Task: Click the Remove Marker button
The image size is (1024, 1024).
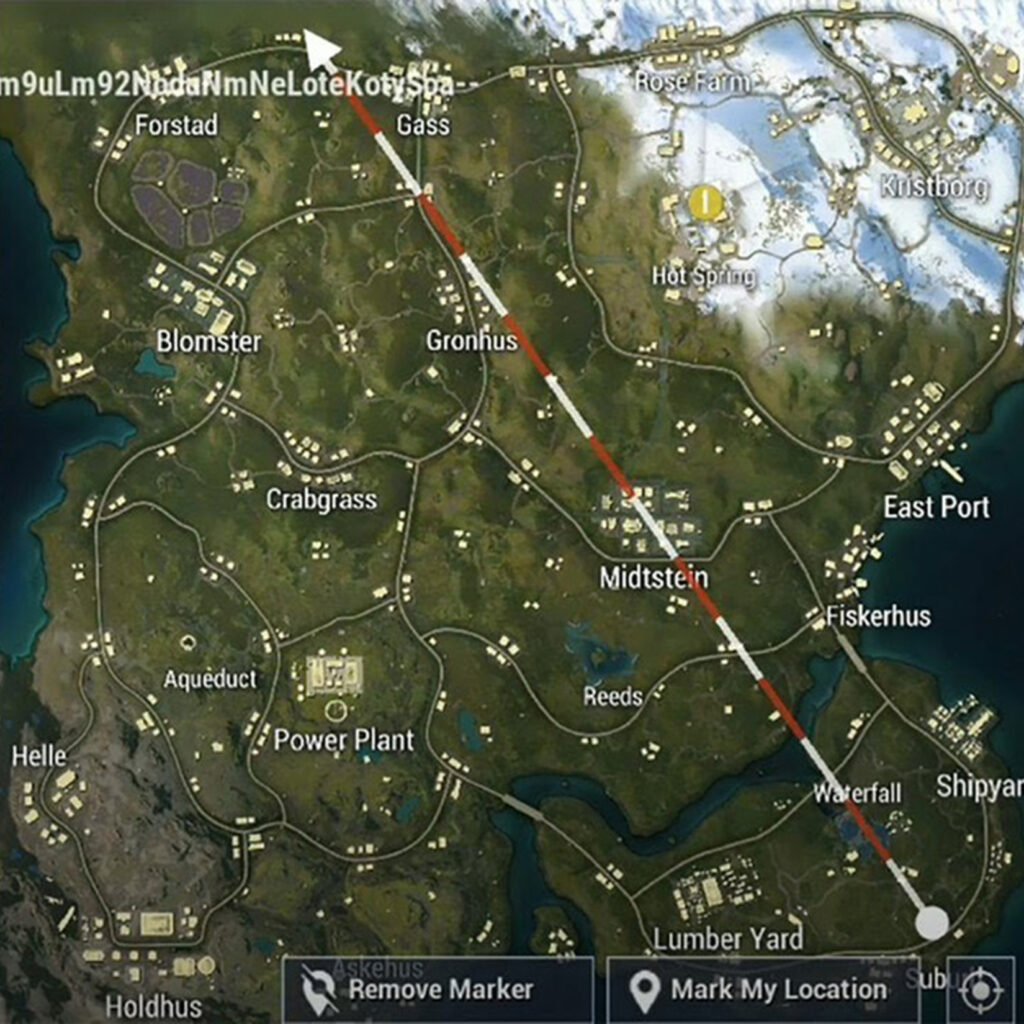Action: (438, 990)
